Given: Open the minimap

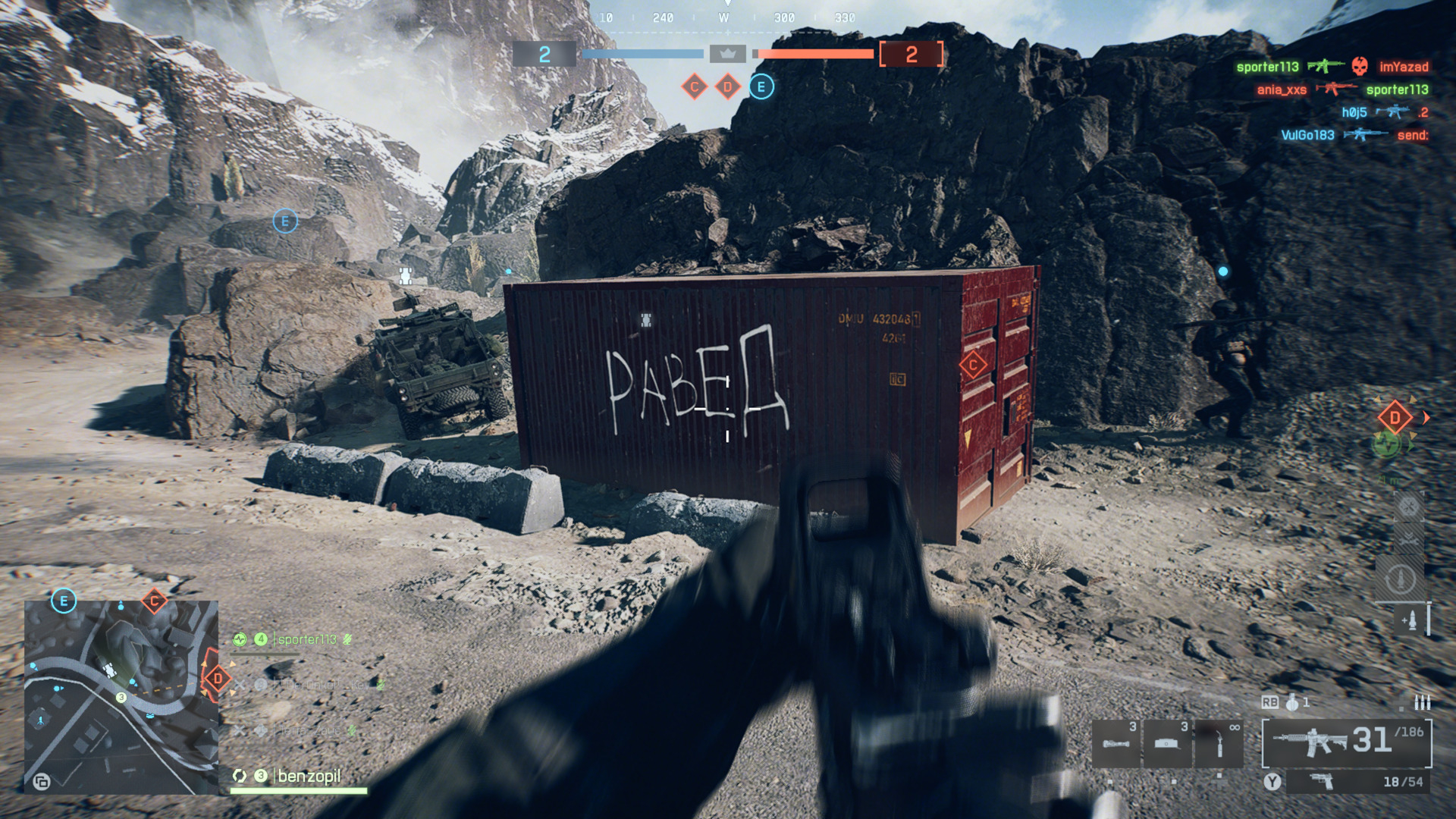Looking at the screenshot, I should [121, 698].
